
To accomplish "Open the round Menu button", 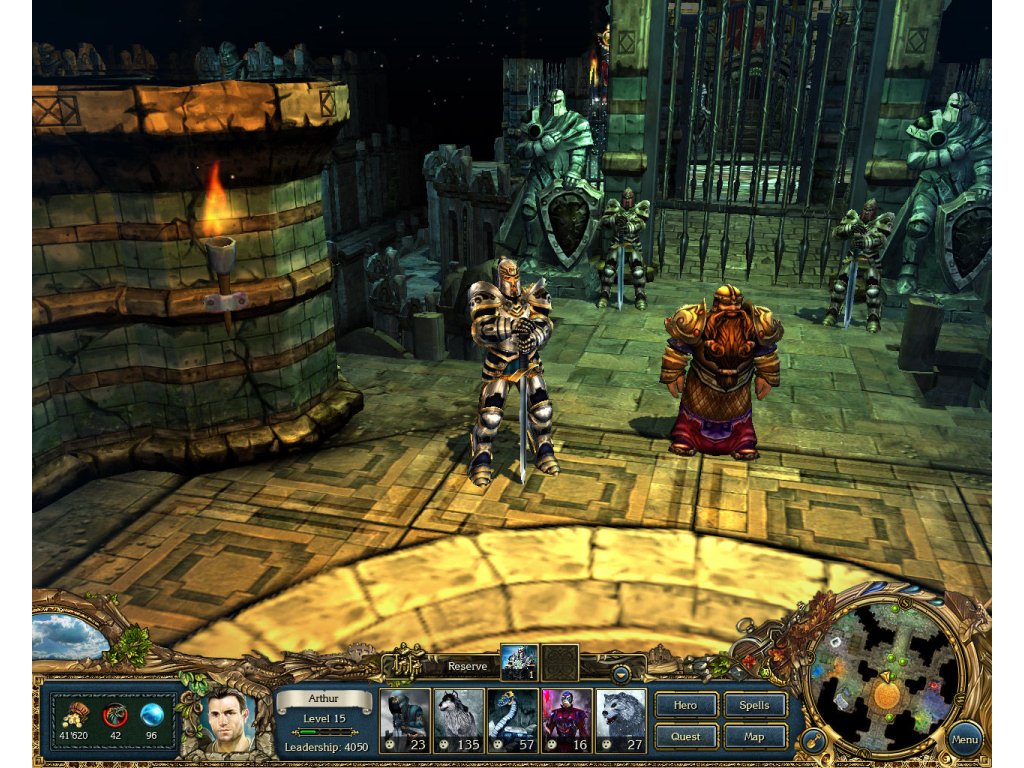I will coord(965,740).
